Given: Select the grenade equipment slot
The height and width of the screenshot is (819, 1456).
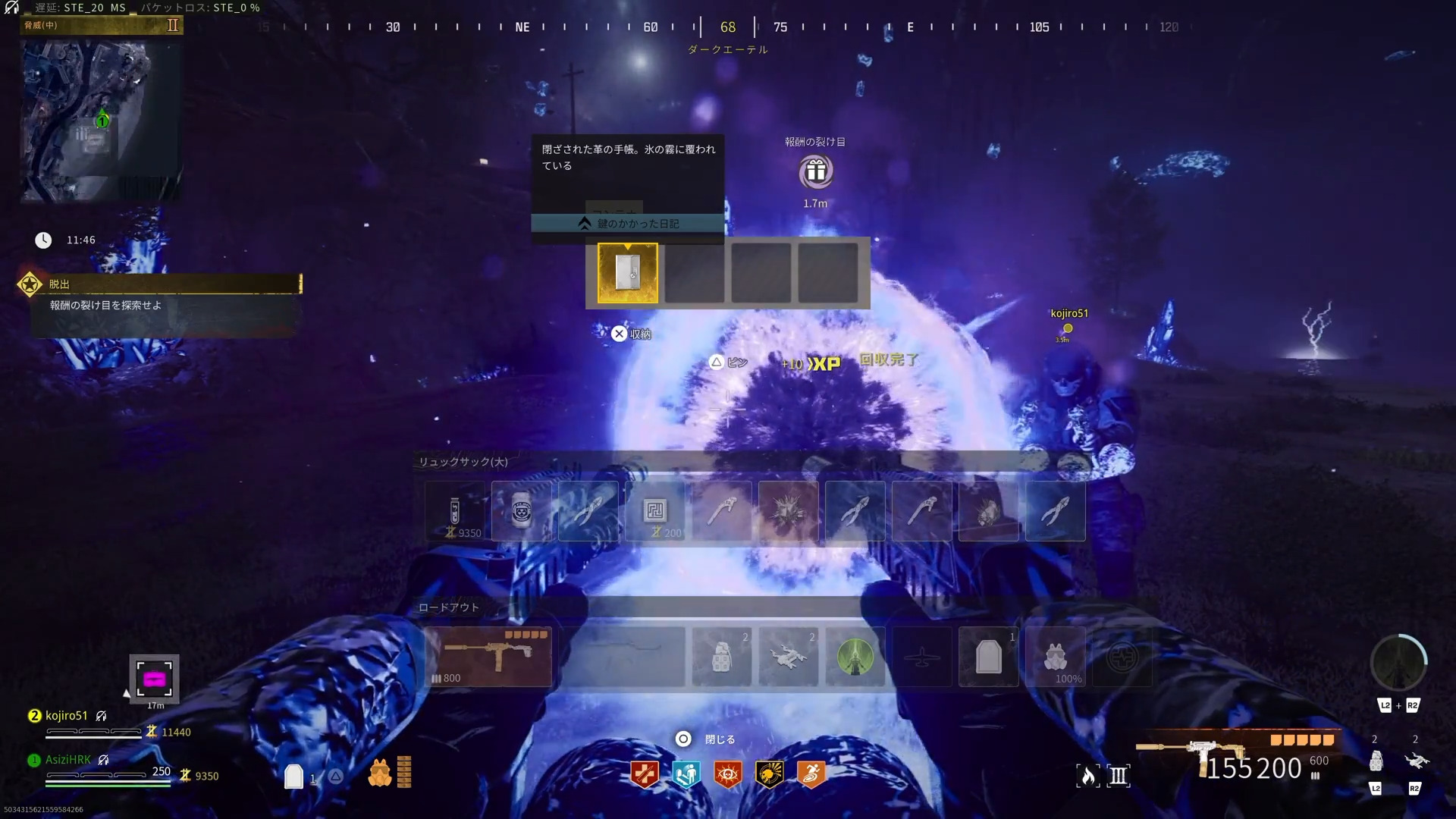Looking at the screenshot, I should [x=722, y=657].
